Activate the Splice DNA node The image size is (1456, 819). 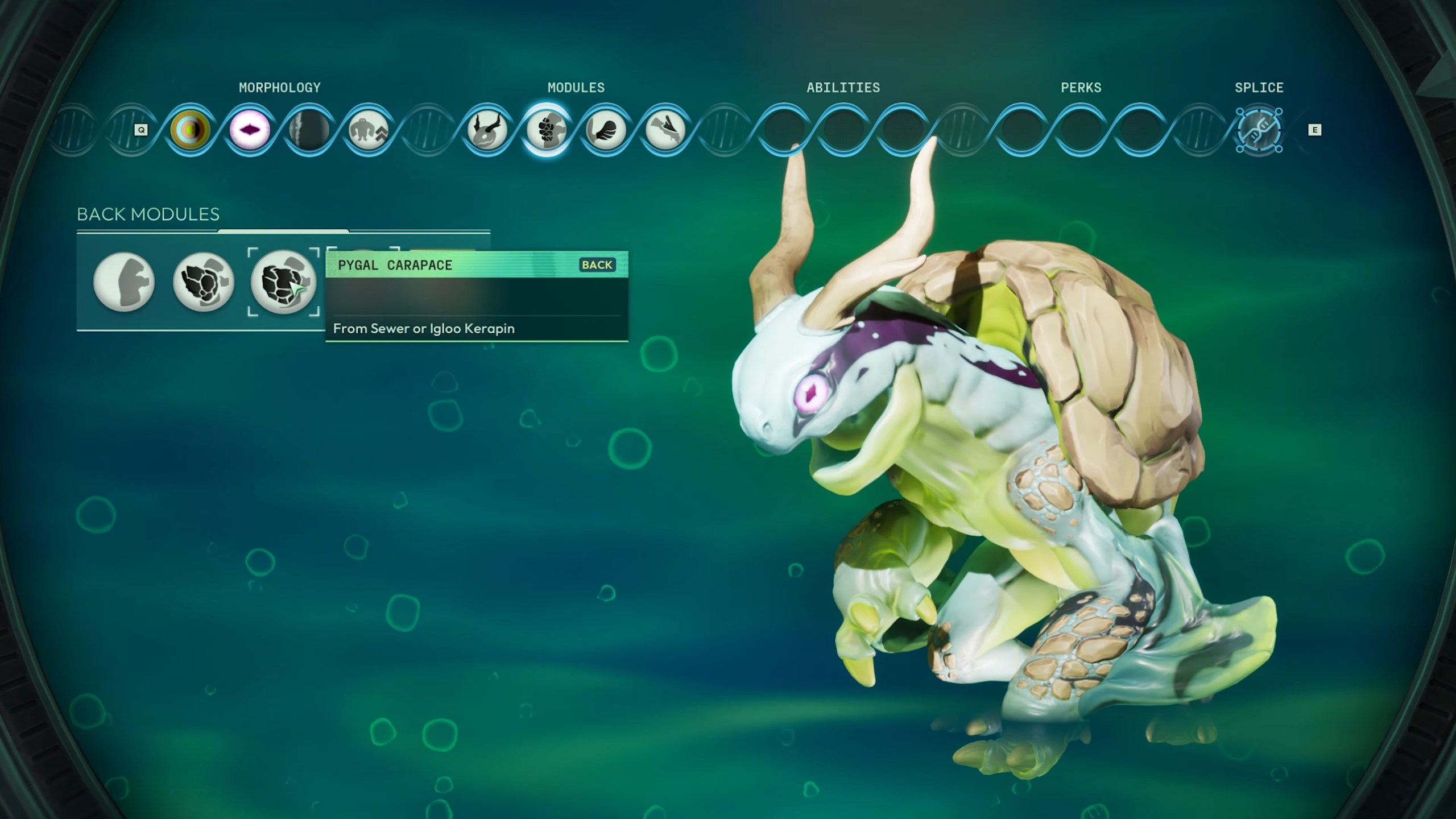point(1259,130)
